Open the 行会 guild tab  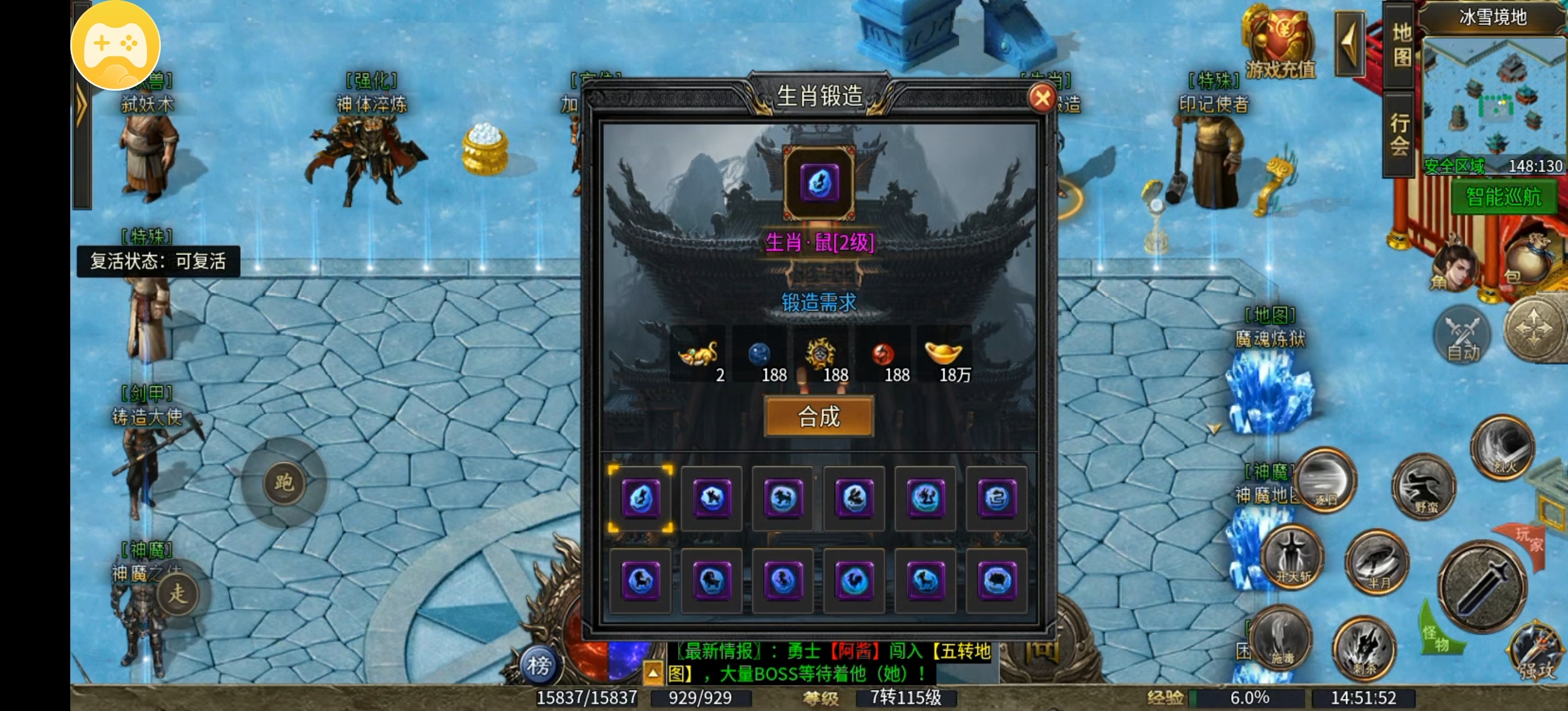[1400, 135]
